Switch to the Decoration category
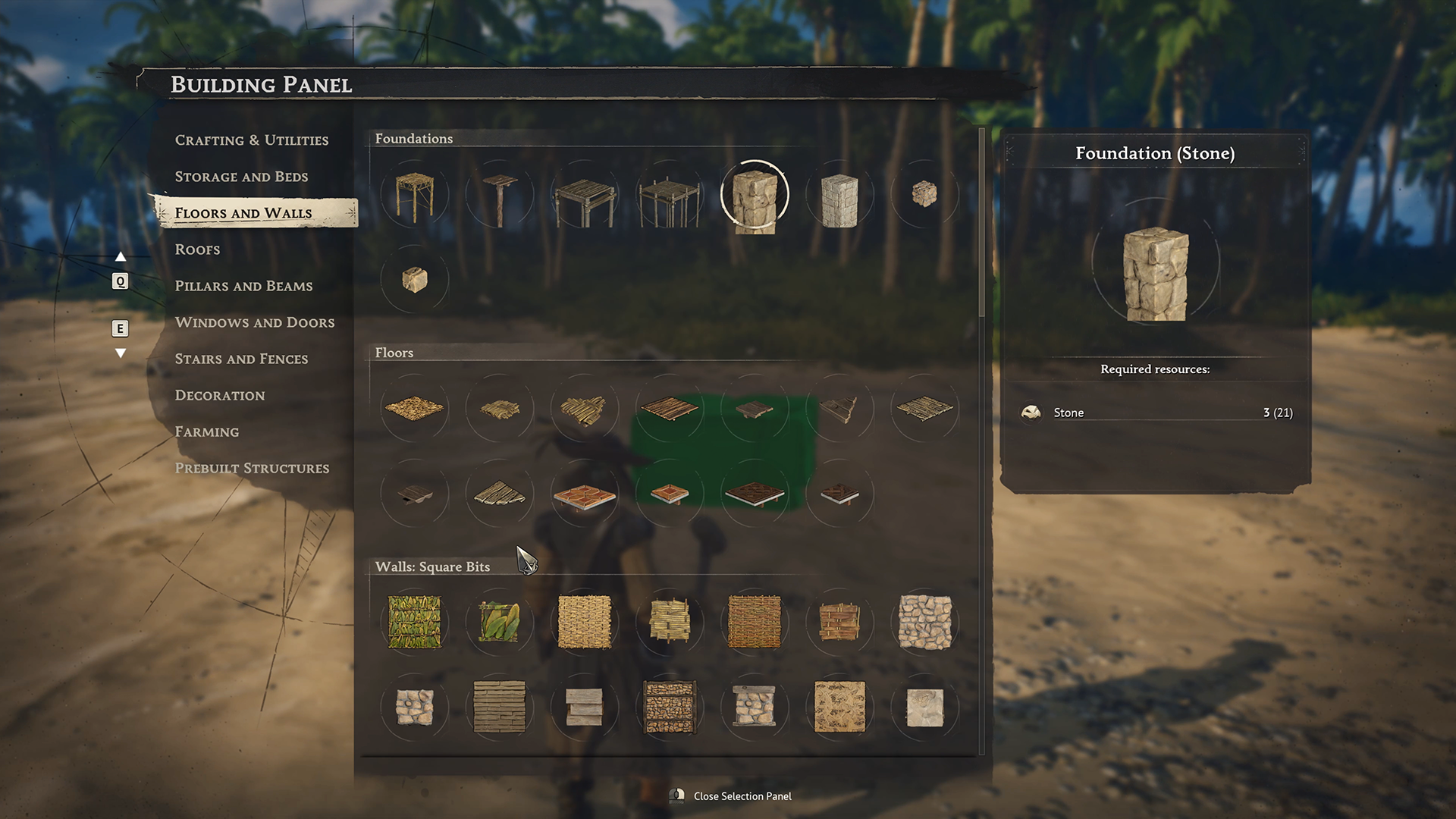 [x=220, y=395]
